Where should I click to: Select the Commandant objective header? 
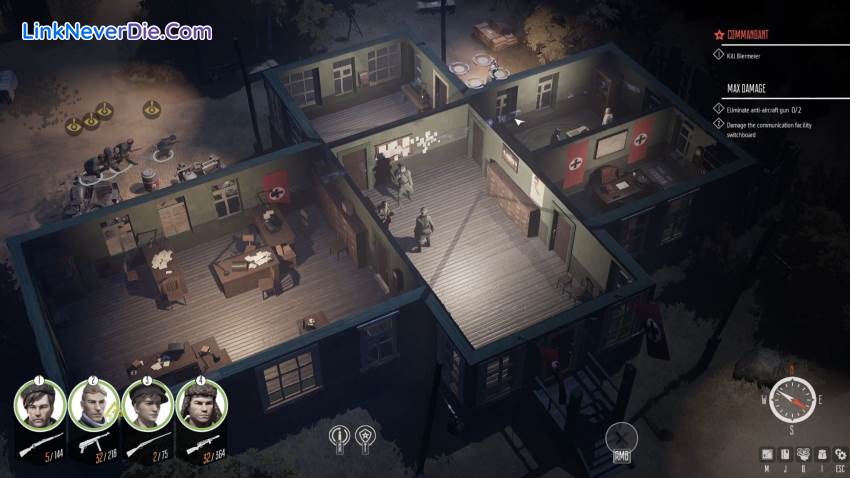[x=755, y=35]
